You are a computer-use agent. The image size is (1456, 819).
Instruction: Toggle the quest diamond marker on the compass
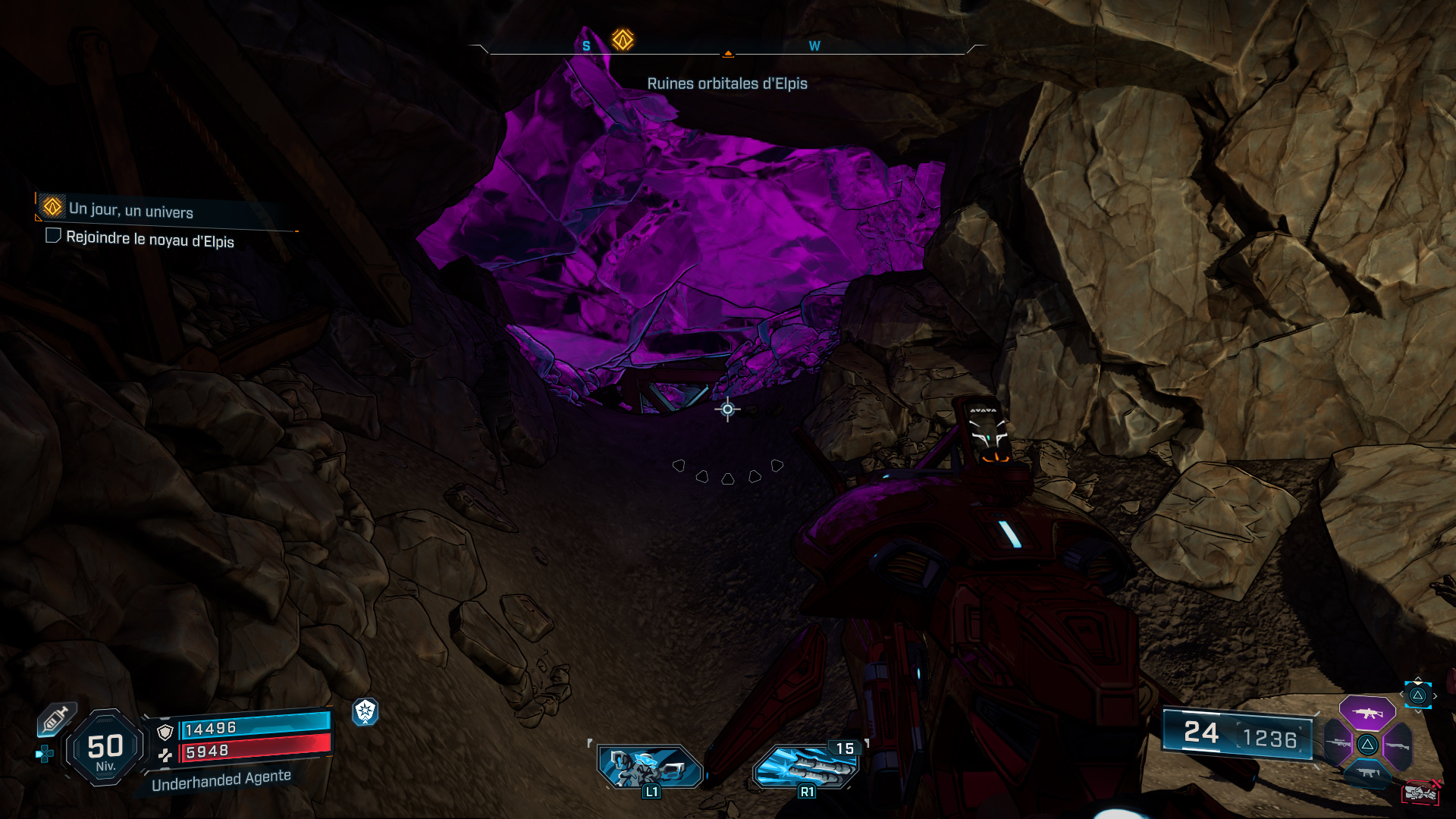click(x=623, y=39)
